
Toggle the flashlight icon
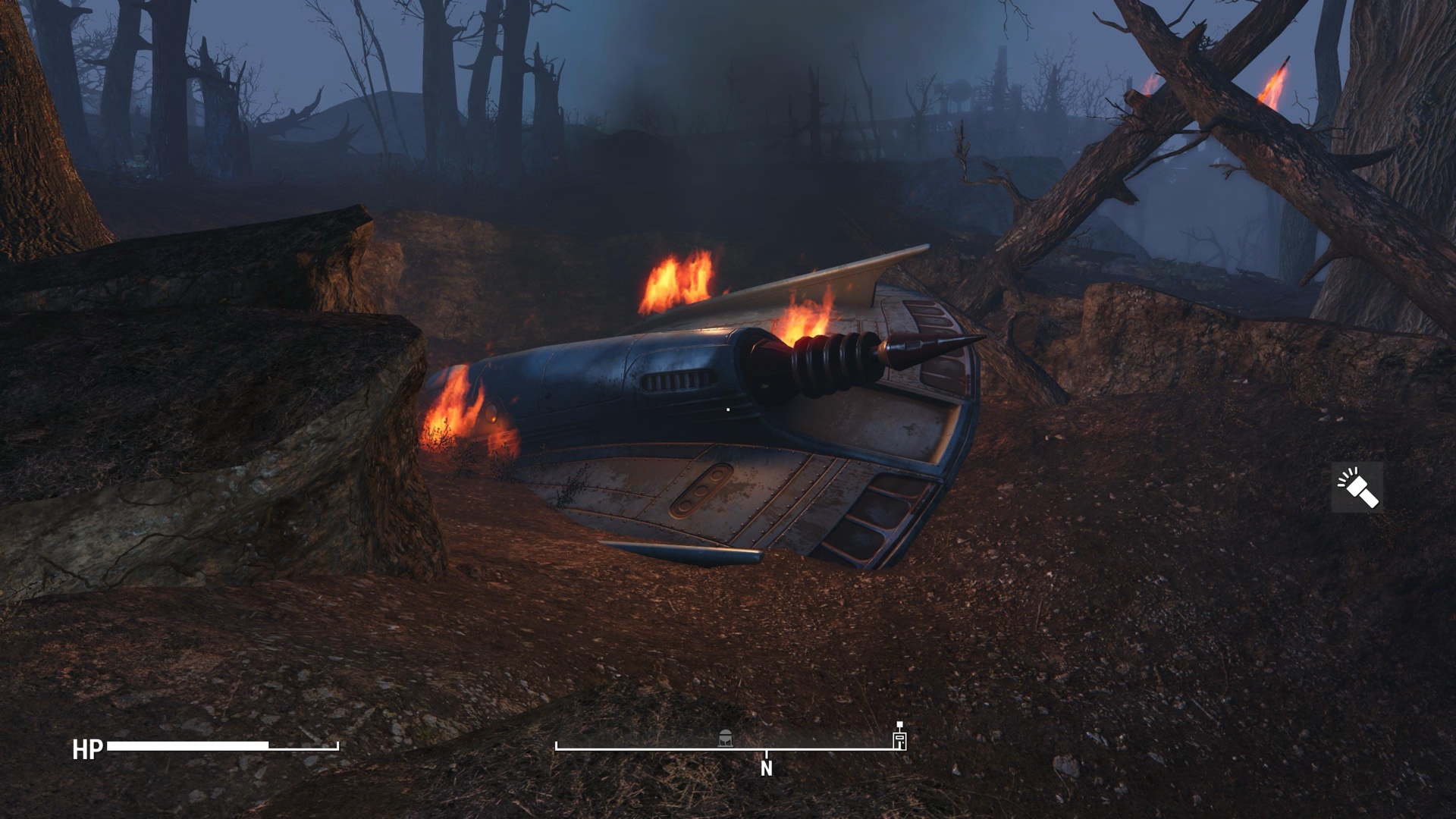[1357, 488]
